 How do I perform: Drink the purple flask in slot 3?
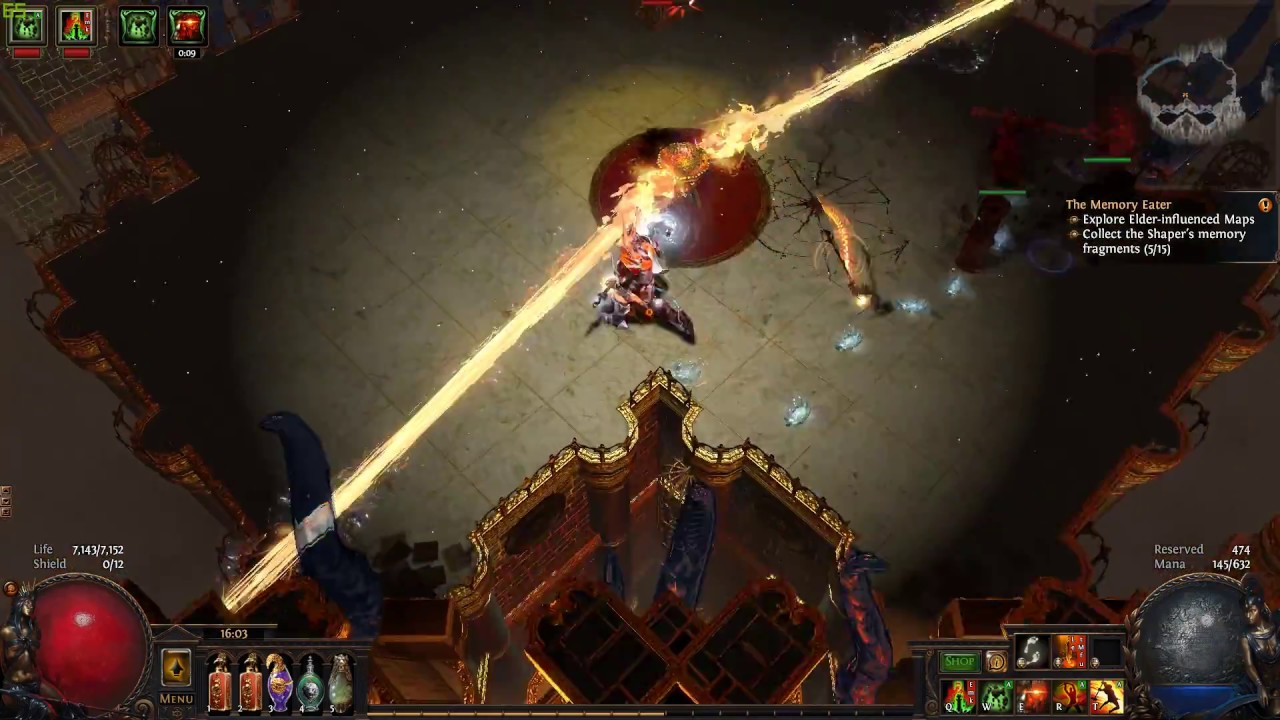(x=280, y=684)
